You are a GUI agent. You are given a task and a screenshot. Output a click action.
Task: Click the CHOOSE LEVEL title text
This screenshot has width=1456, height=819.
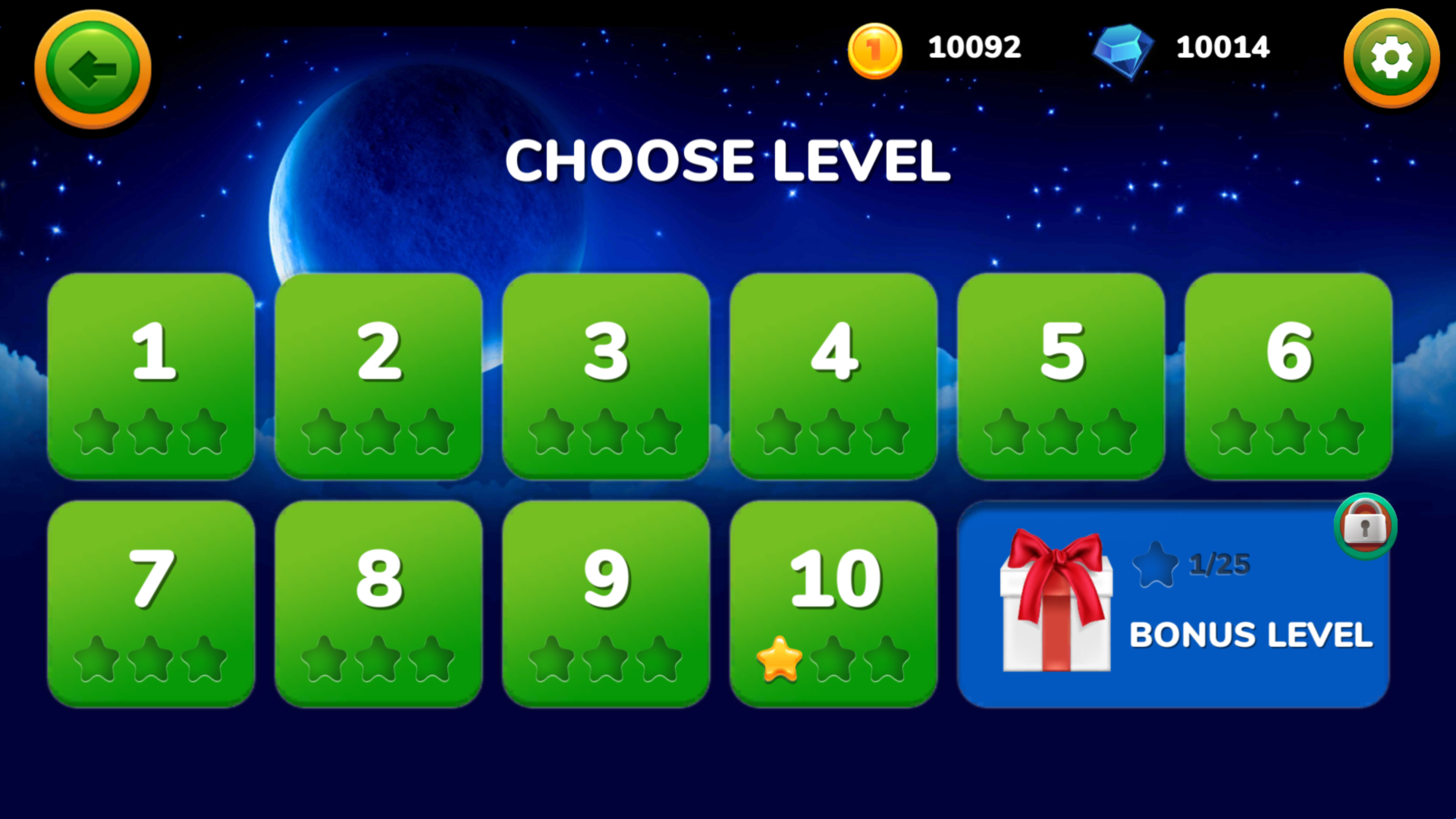coord(728,161)
